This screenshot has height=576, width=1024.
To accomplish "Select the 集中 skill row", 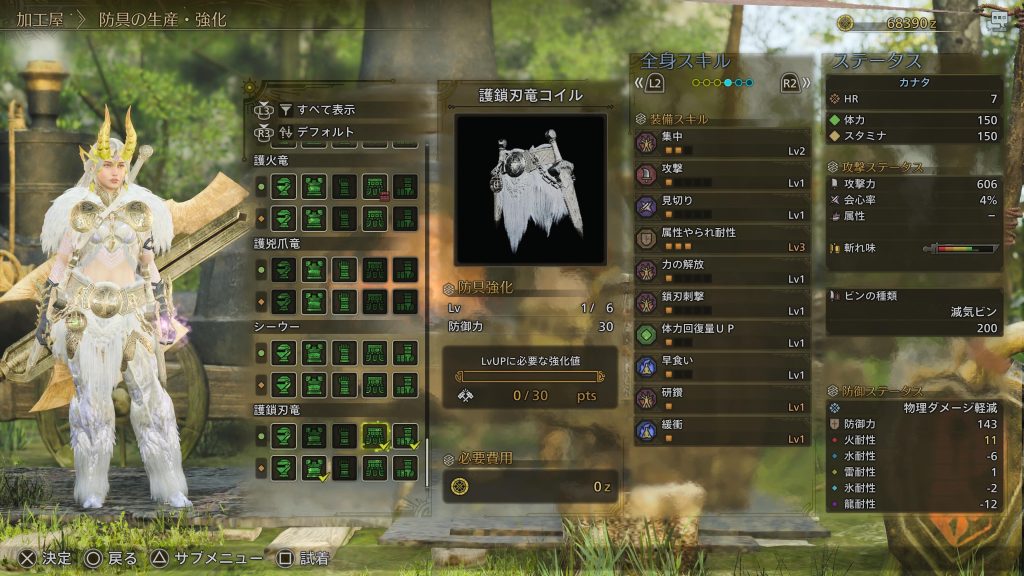I will [x=721, y=144].
